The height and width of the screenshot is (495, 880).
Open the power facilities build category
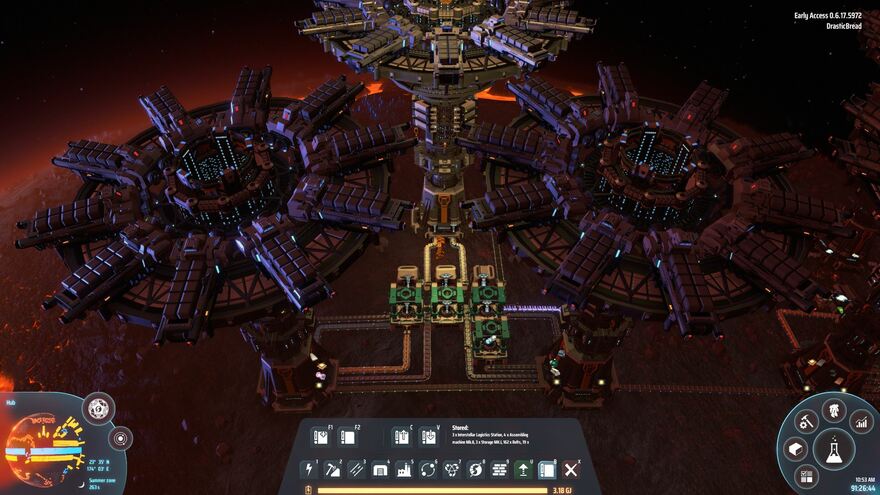pos(309,469)
